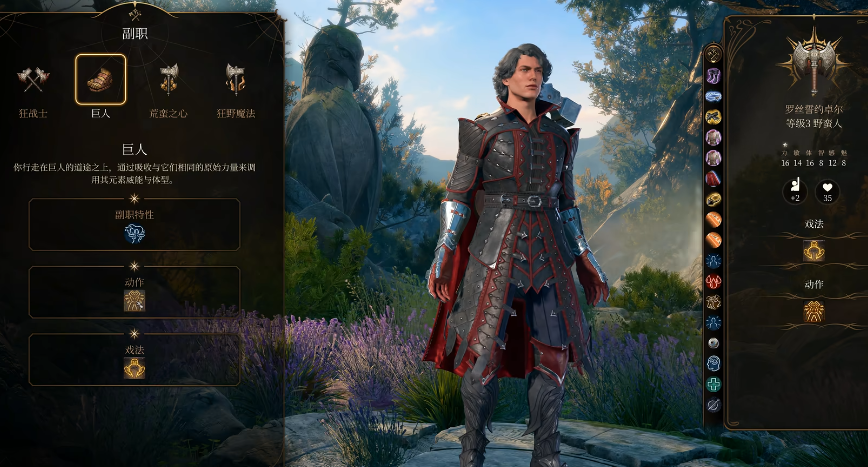This screenshot has height=467, width=868.
Task: Inspect the 动作 icon in the subclass panel
Action: (x=134, y=300)
